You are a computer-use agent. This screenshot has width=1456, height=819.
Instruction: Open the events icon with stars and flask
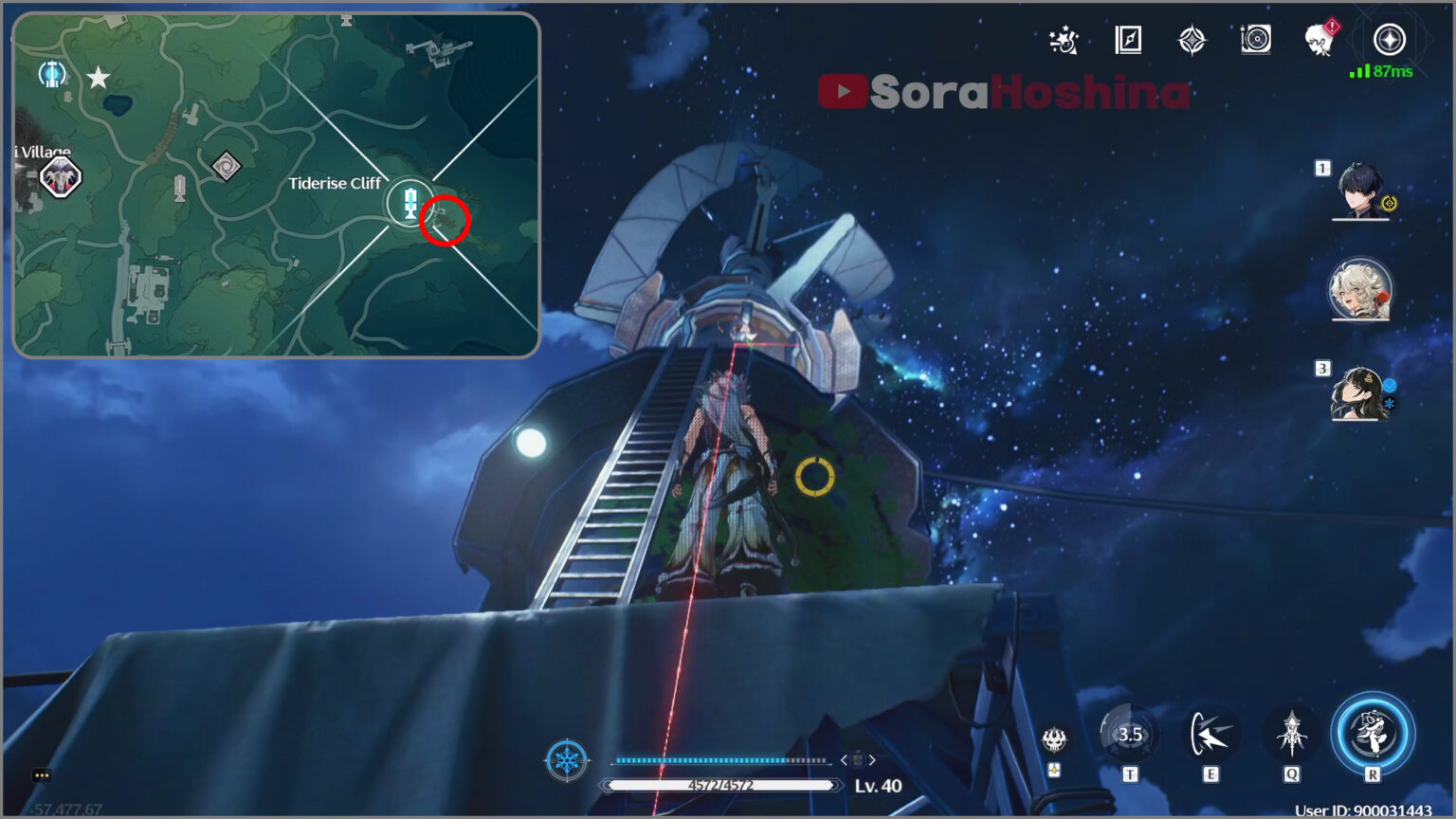[1065, 40]
